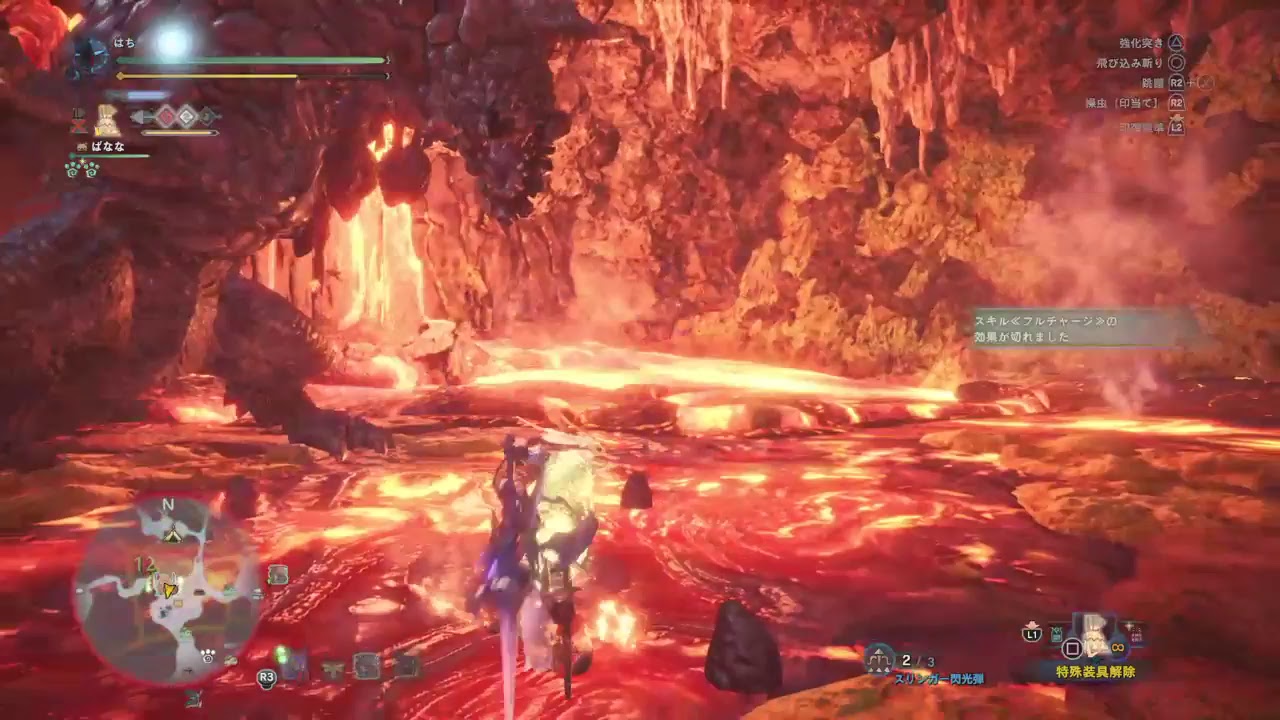Toggle the L1 button prompt indicator
1280x720 pixels.
tap(1032, 634)
